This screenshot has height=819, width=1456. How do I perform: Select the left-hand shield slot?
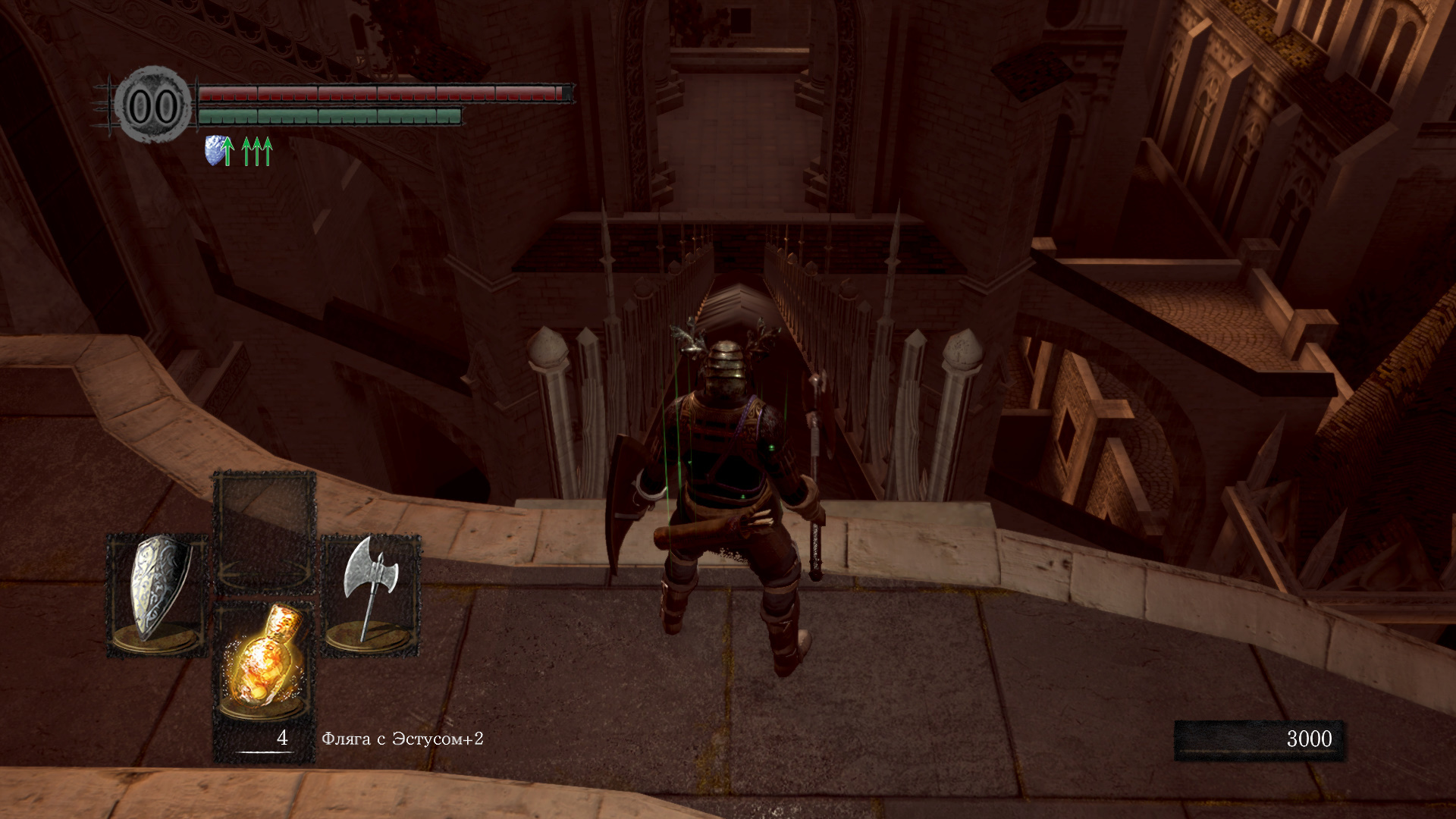[158, 594]
